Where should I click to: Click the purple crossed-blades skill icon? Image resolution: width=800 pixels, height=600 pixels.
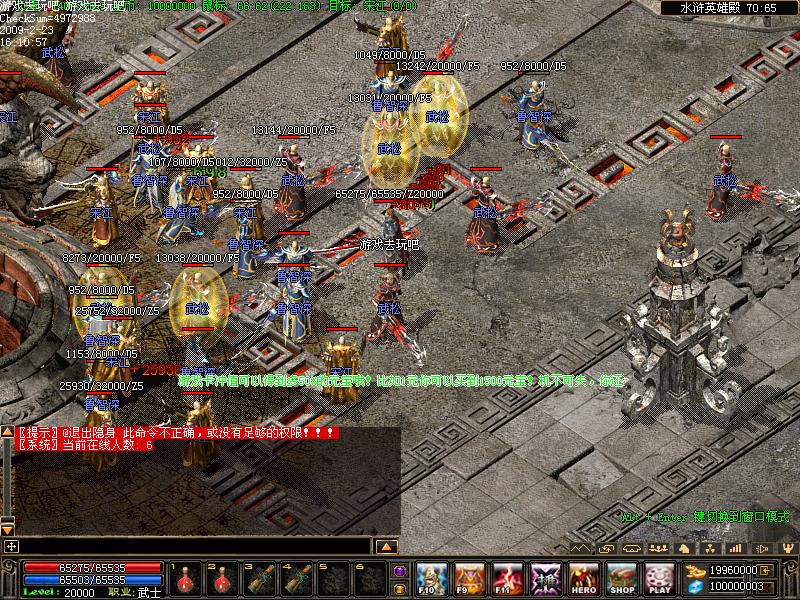pos(546,578)
